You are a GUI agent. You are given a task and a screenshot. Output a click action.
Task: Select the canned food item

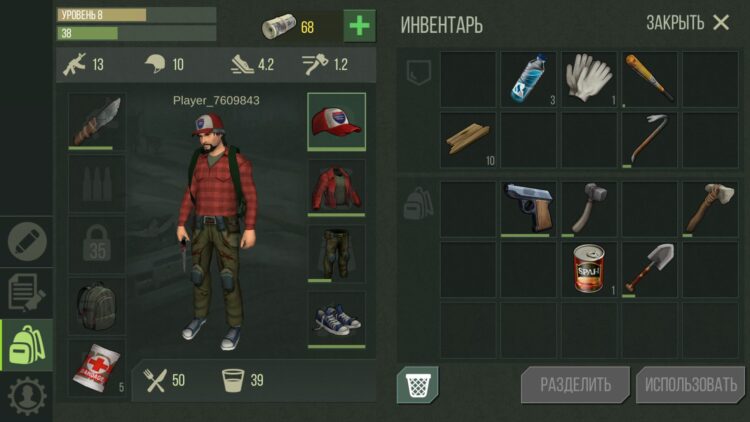(589, 269)
